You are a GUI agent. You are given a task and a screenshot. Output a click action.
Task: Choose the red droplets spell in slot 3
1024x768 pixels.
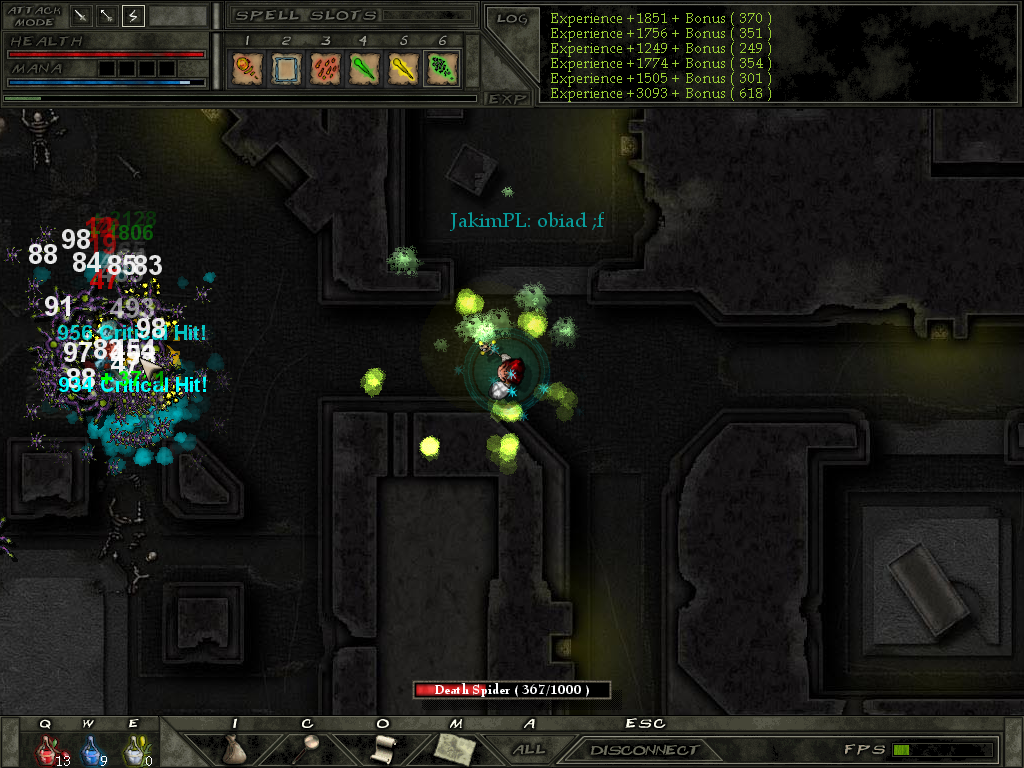coord(325,68)
